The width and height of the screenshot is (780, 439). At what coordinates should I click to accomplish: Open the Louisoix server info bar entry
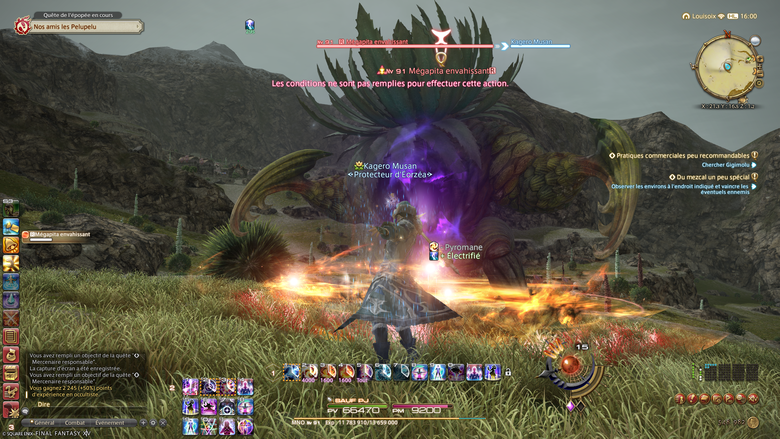click(706, 16)
